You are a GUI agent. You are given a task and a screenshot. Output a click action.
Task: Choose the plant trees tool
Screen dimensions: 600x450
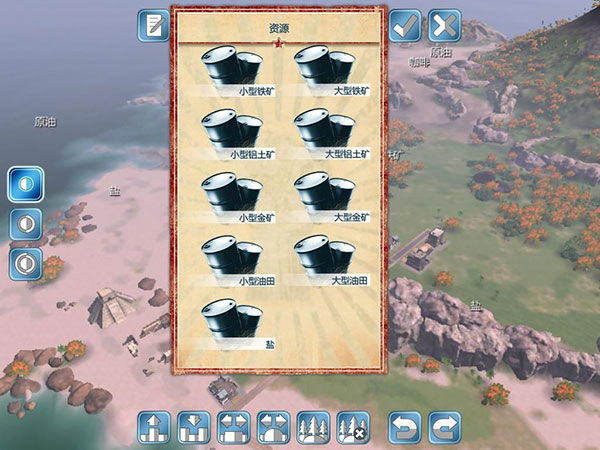pos(313,427)
